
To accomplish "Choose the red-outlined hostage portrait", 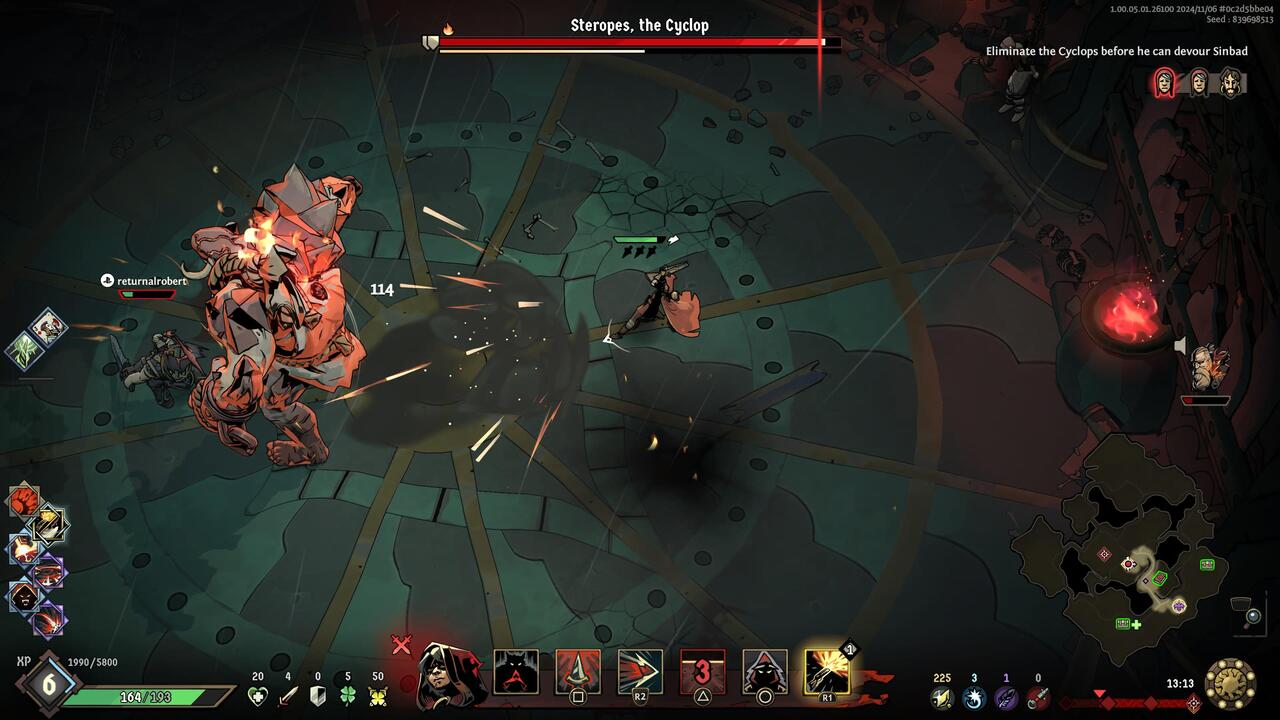I will click(x=1165, y=83).
